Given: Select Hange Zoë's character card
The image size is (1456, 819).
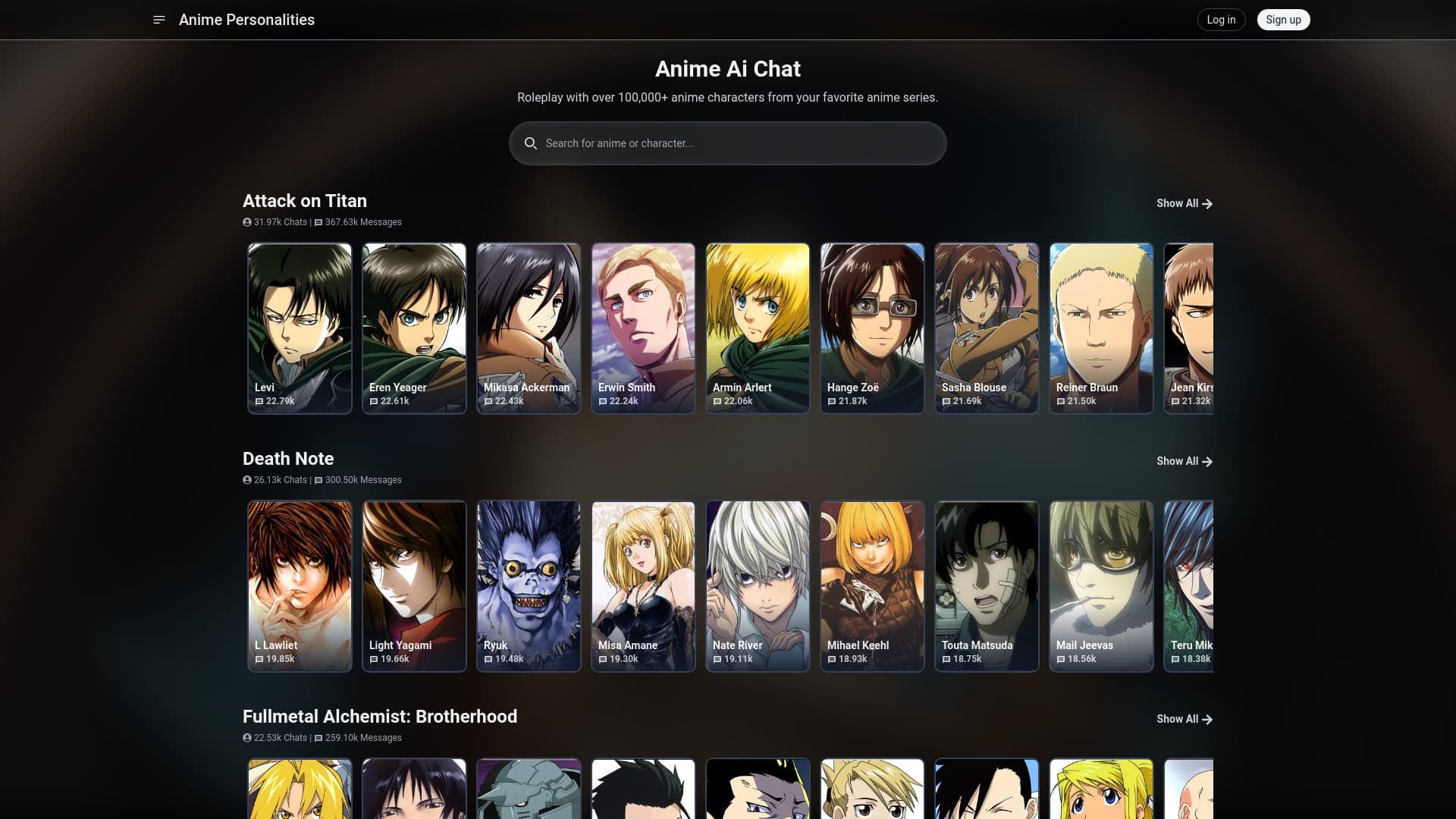Looking at the screenshot, I should point(872,328).
